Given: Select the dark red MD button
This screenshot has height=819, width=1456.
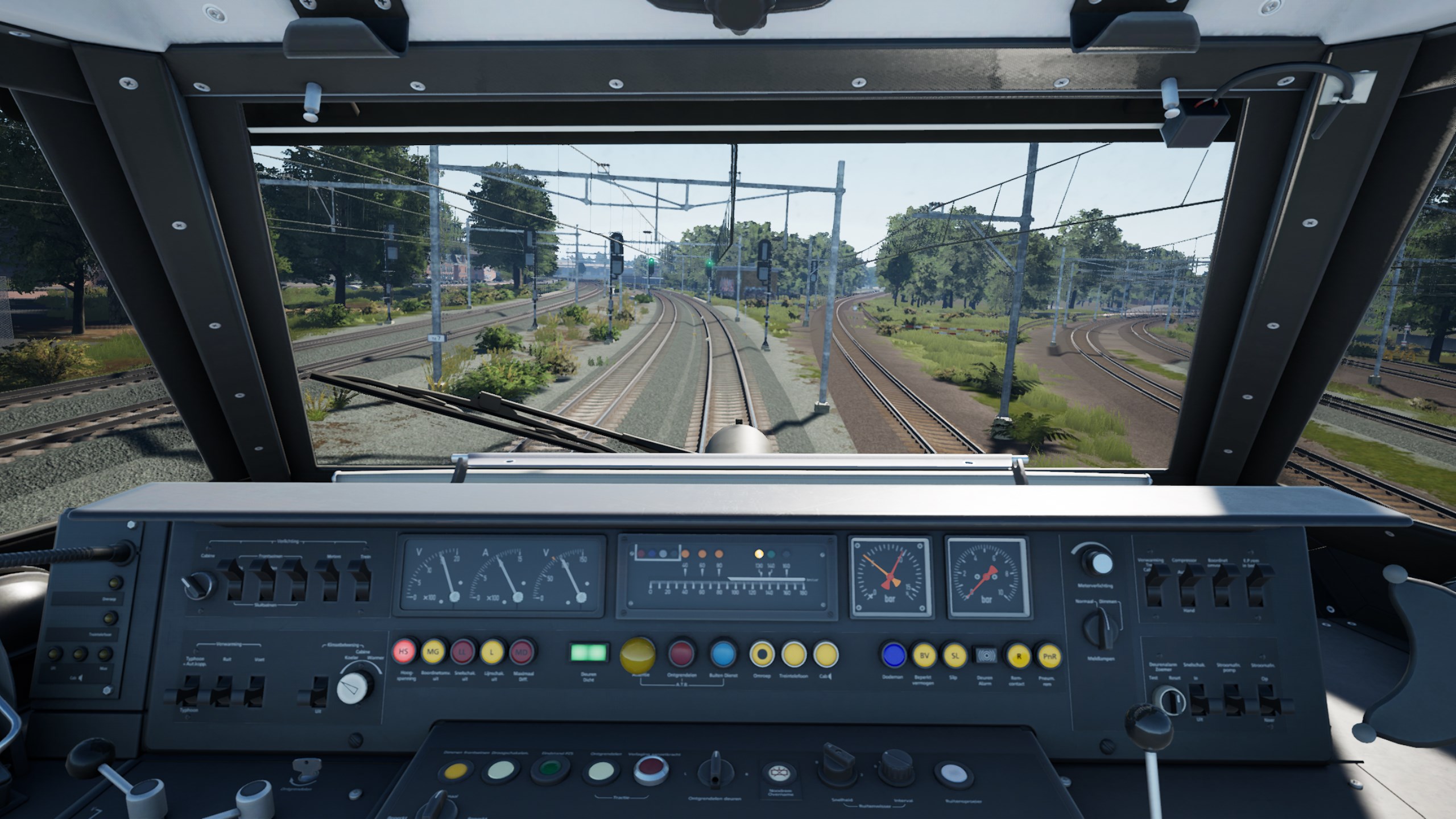Looking at the screenshot, I should click(522, 652).
